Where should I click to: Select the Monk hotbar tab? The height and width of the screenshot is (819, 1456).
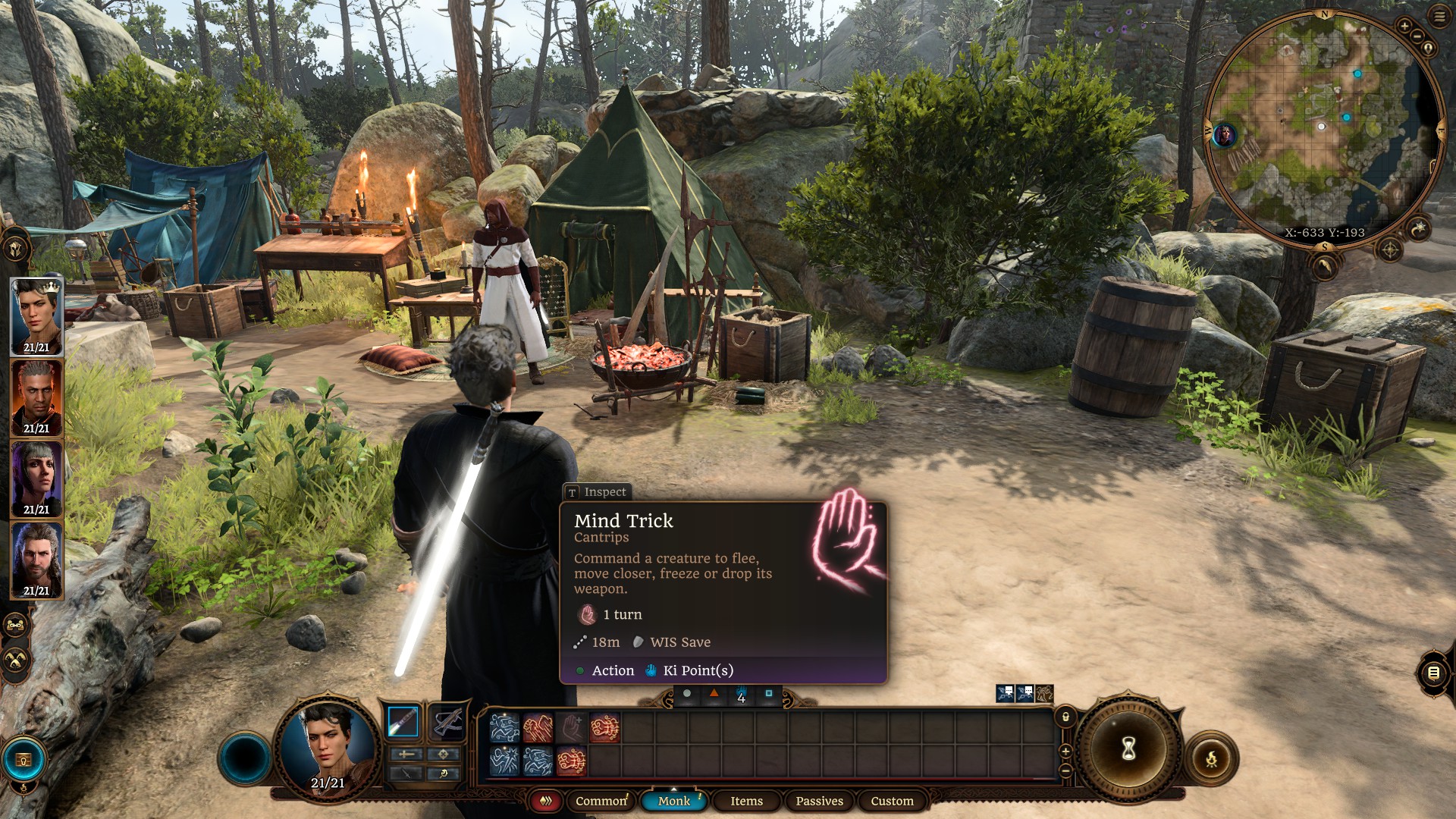[x=674, y=801]
